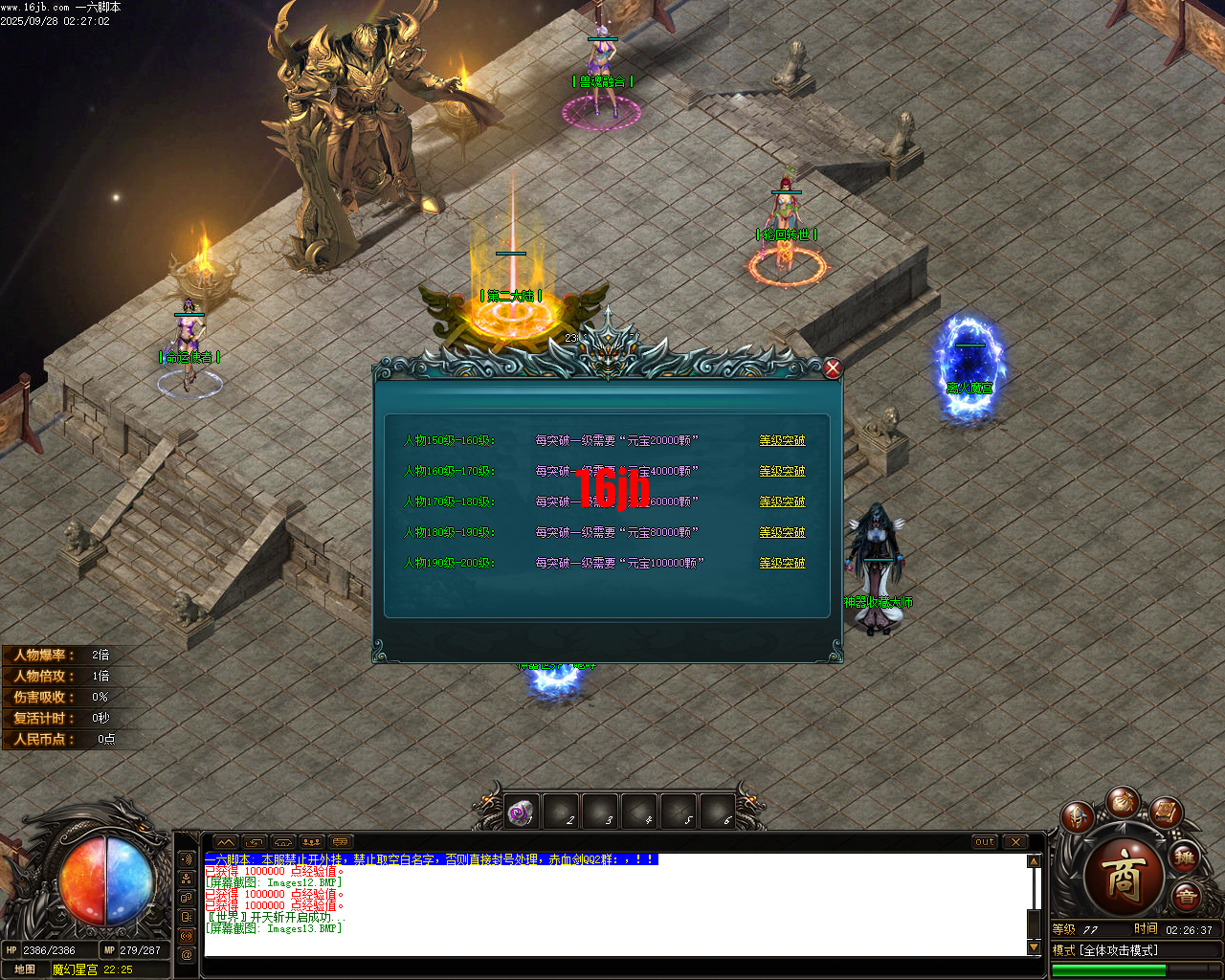The width and height of the screenshot is (1225, 980).
Task: Select the potion in quick slot 1
Action: tap(520, 811)
